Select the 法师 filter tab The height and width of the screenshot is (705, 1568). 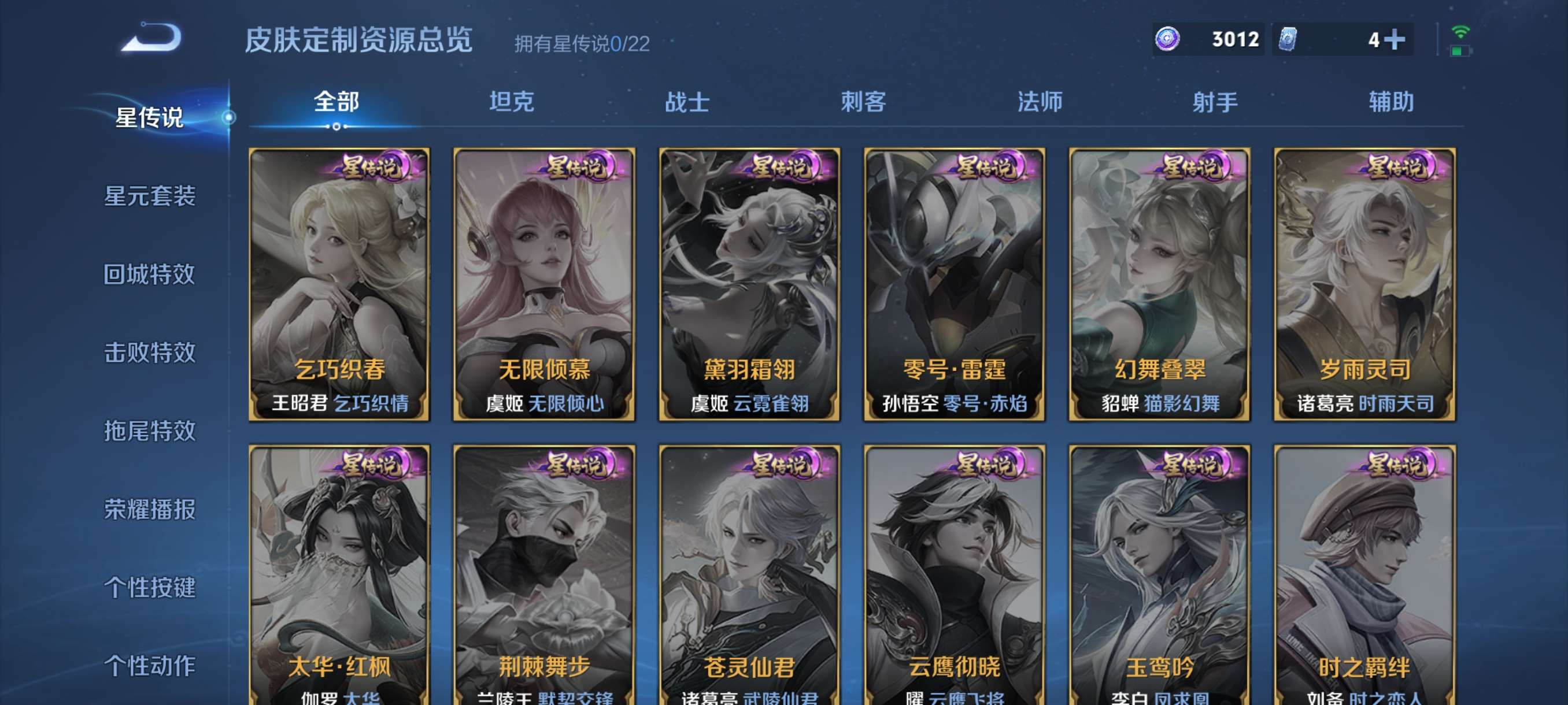[1038, 103]
